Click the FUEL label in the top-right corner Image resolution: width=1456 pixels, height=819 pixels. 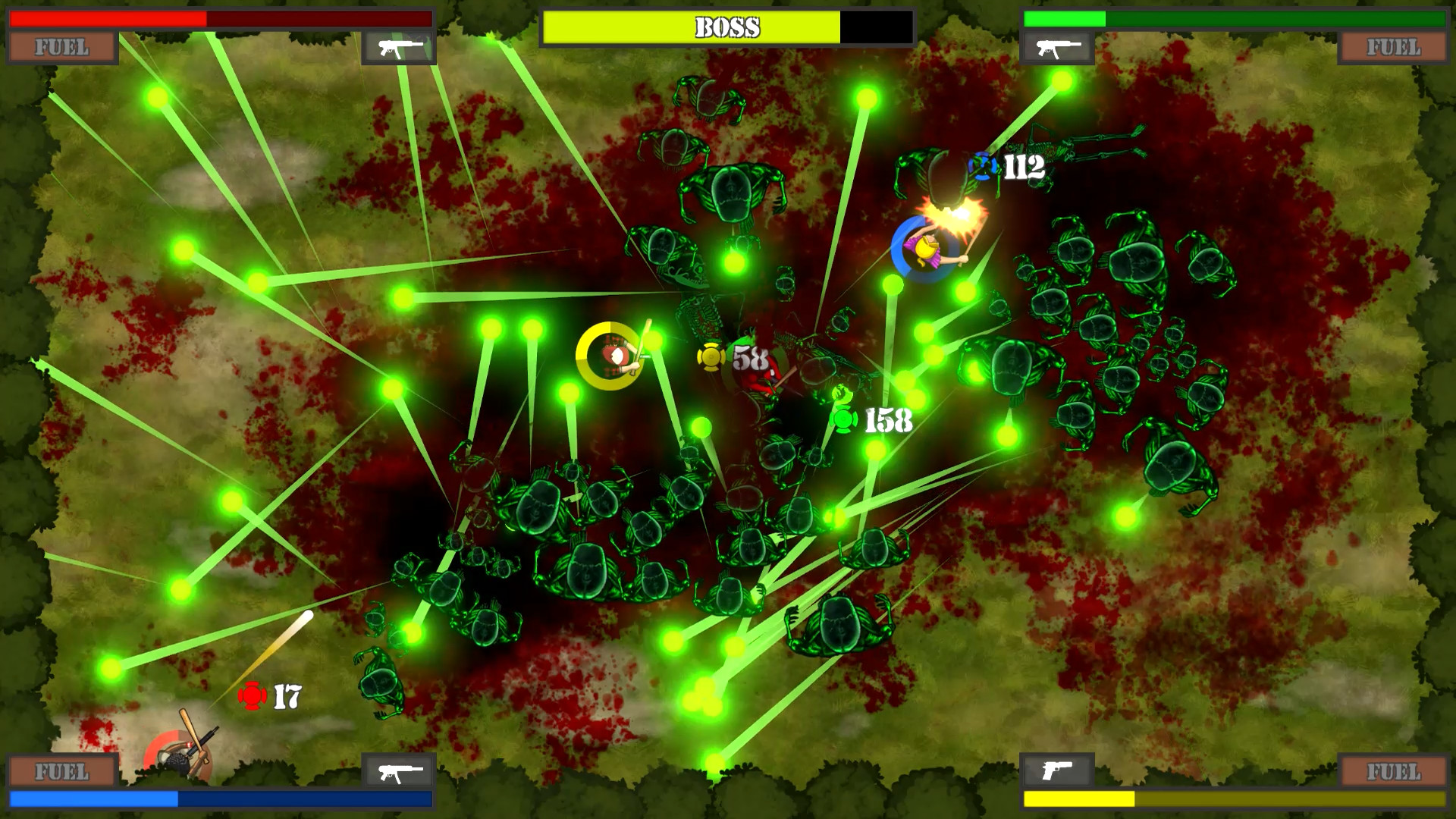click(x=1394, y=48)
